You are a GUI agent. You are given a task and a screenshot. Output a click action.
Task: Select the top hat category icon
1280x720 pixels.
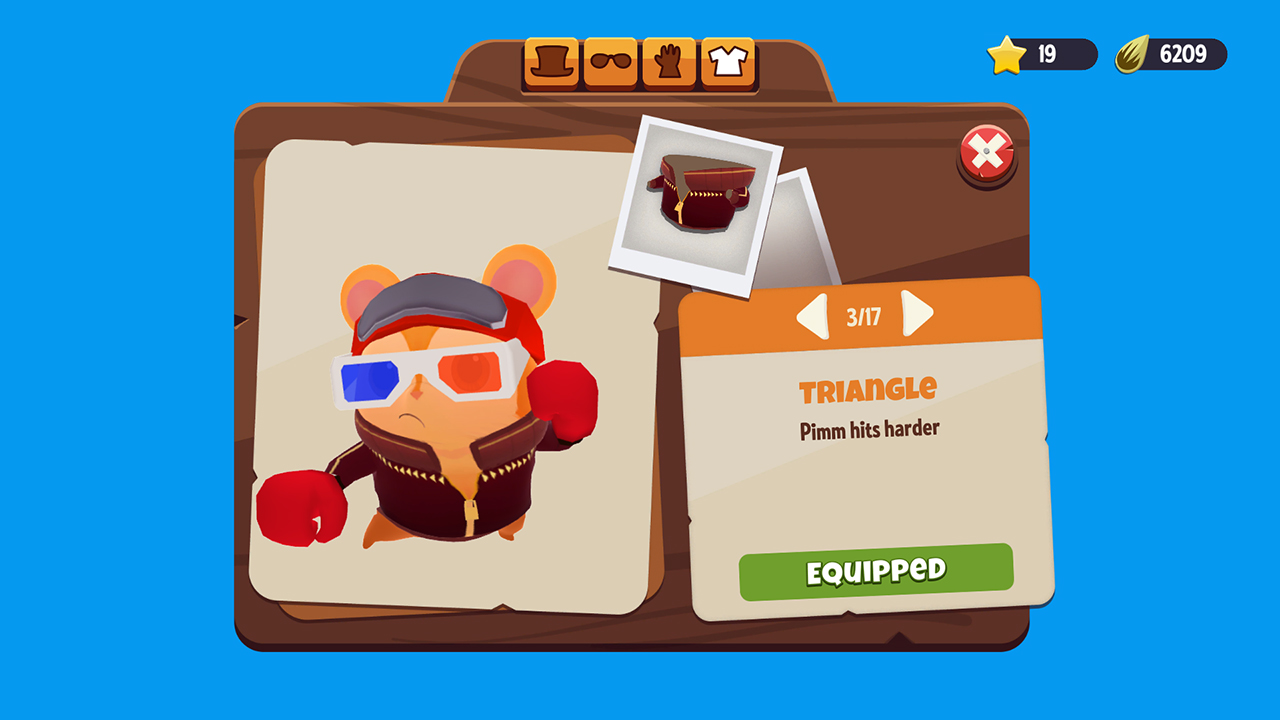(551, 61)
